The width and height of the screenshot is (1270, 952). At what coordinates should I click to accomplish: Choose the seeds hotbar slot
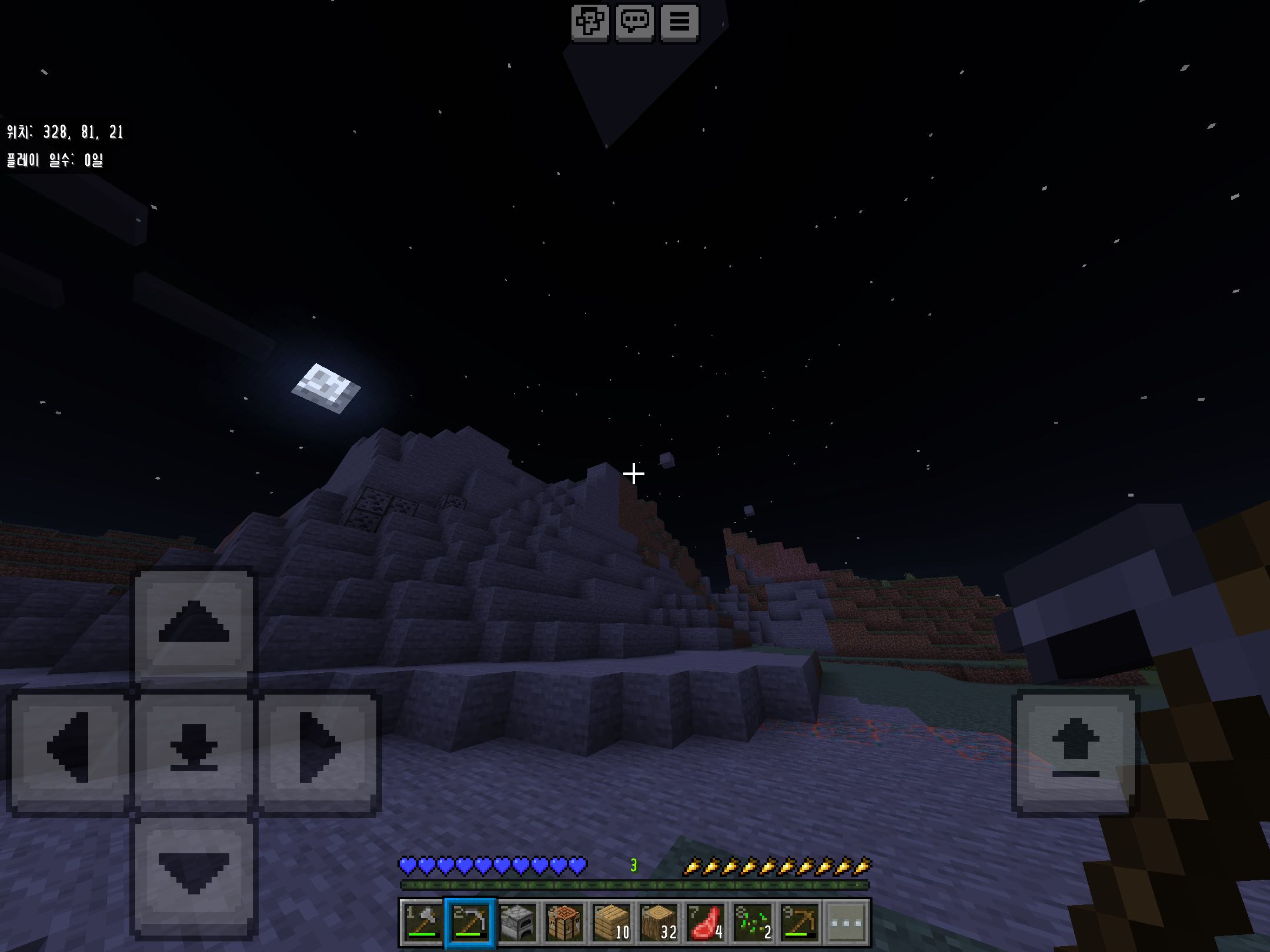point(753,922)
